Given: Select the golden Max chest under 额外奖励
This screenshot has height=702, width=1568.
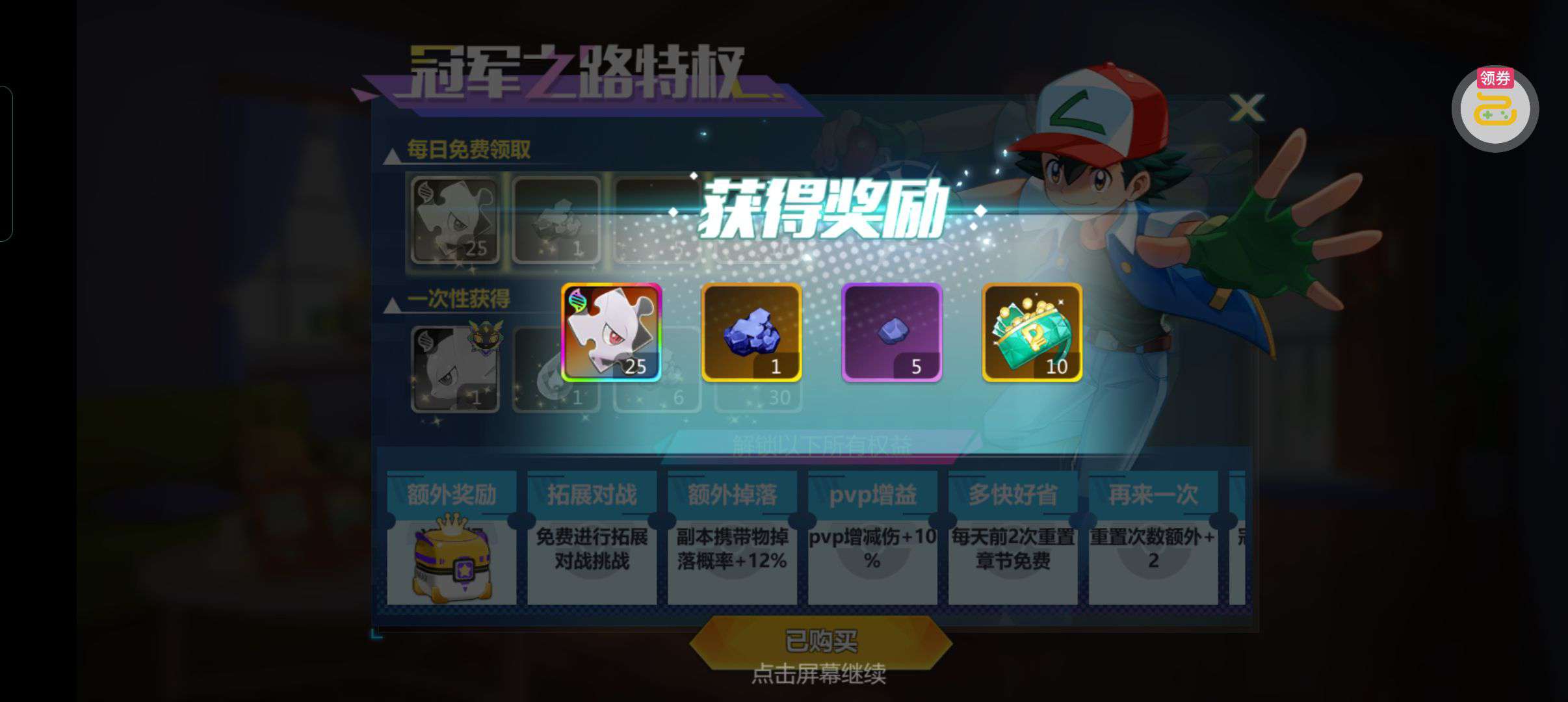Looking at the screenshot, I should click(x=452, y=563).
